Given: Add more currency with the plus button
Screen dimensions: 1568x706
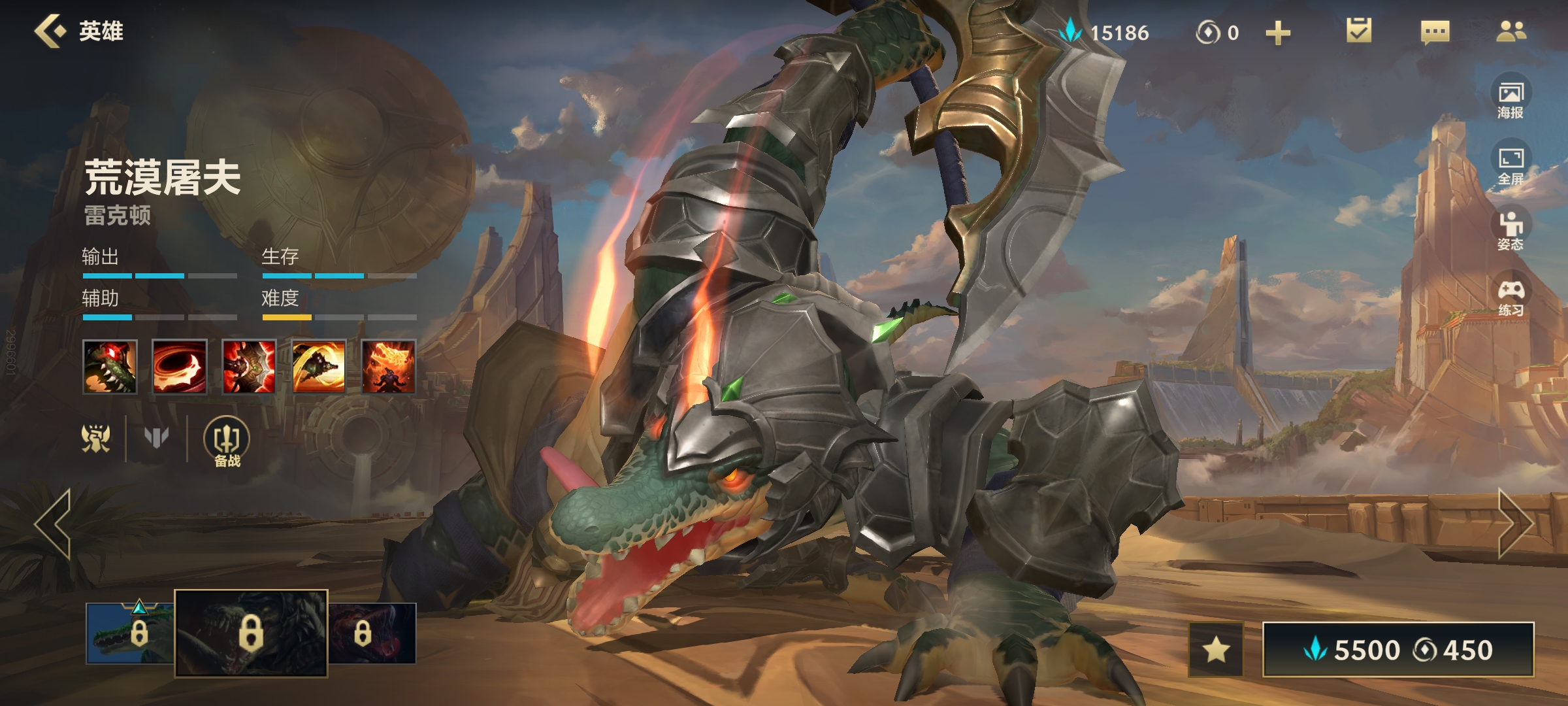Looking at the screenshot, I should pos(1278,33).
